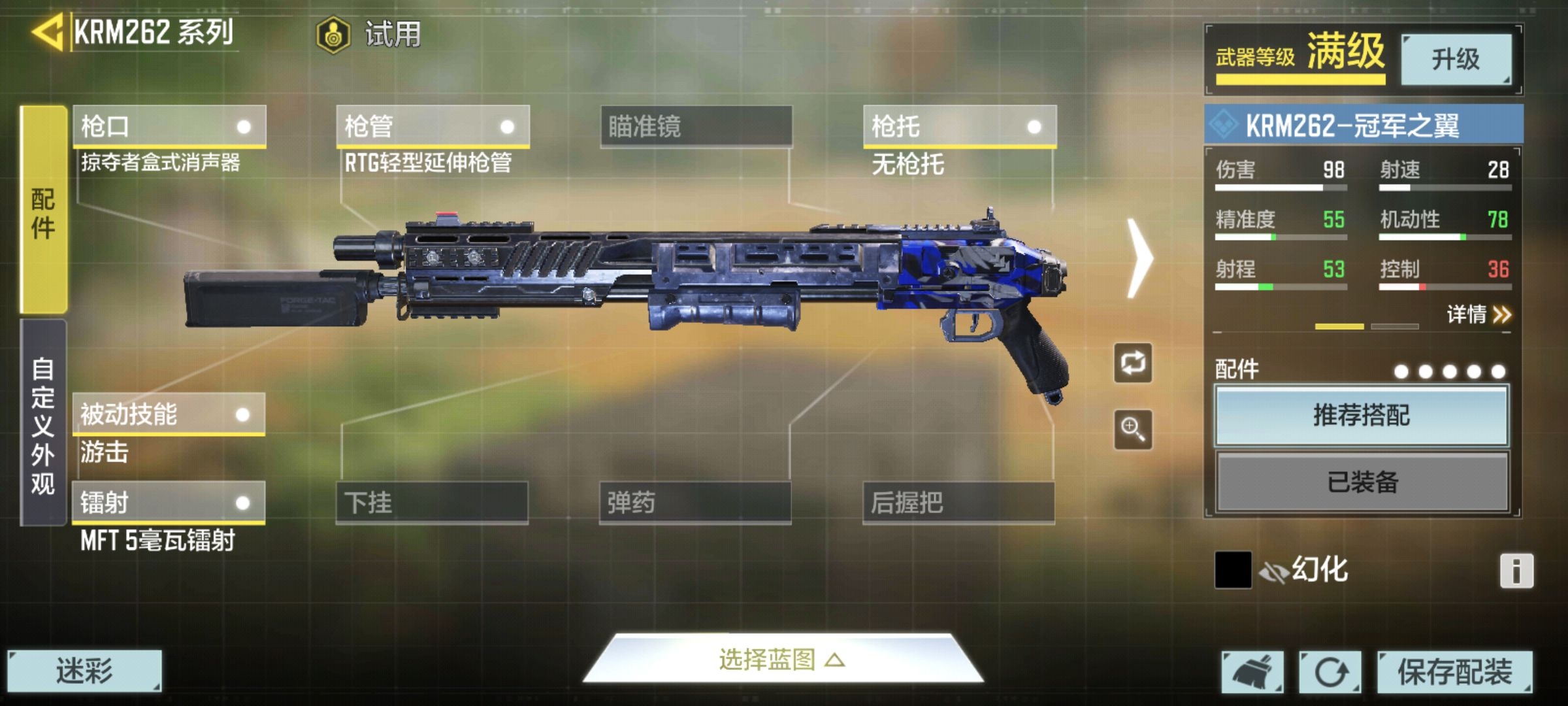The height and width of the screenshot is (706, 1568).
Task: Apply the 推荐搭配 recommended build
Action: click(x=1362, y=416)
